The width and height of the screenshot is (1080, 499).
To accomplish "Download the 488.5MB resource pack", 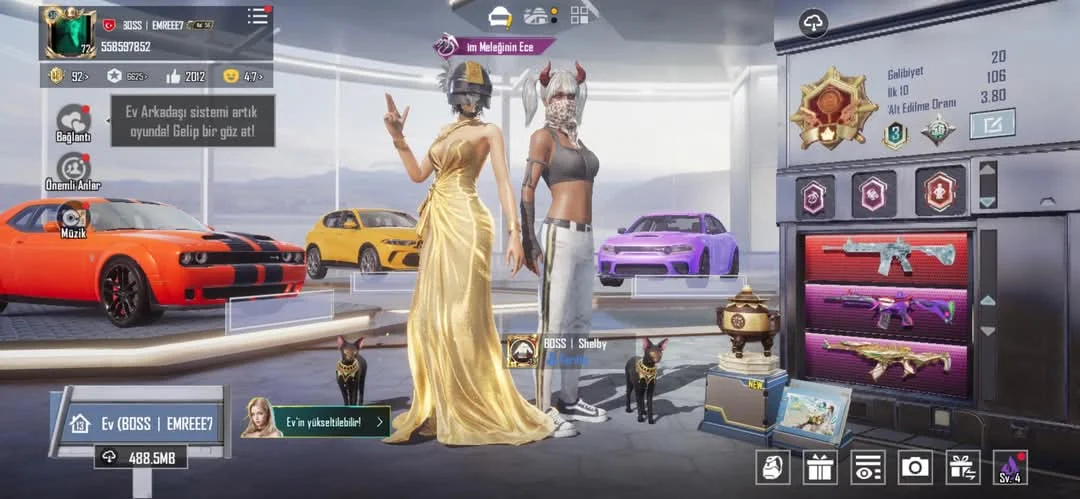I will coord(140,457).
